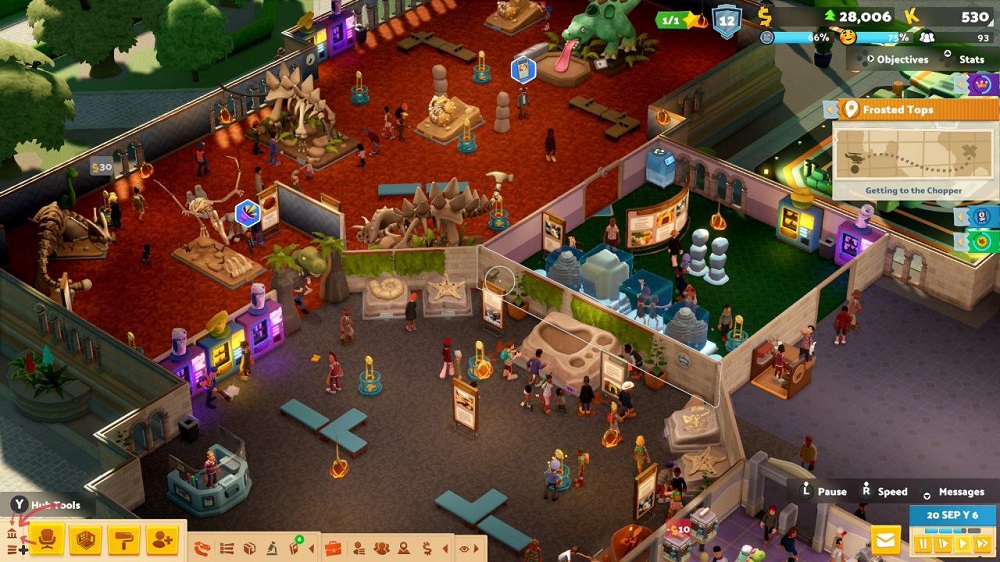Open the yellow envelope messages button
This screenshot has width=1000, height=562.
885,541
